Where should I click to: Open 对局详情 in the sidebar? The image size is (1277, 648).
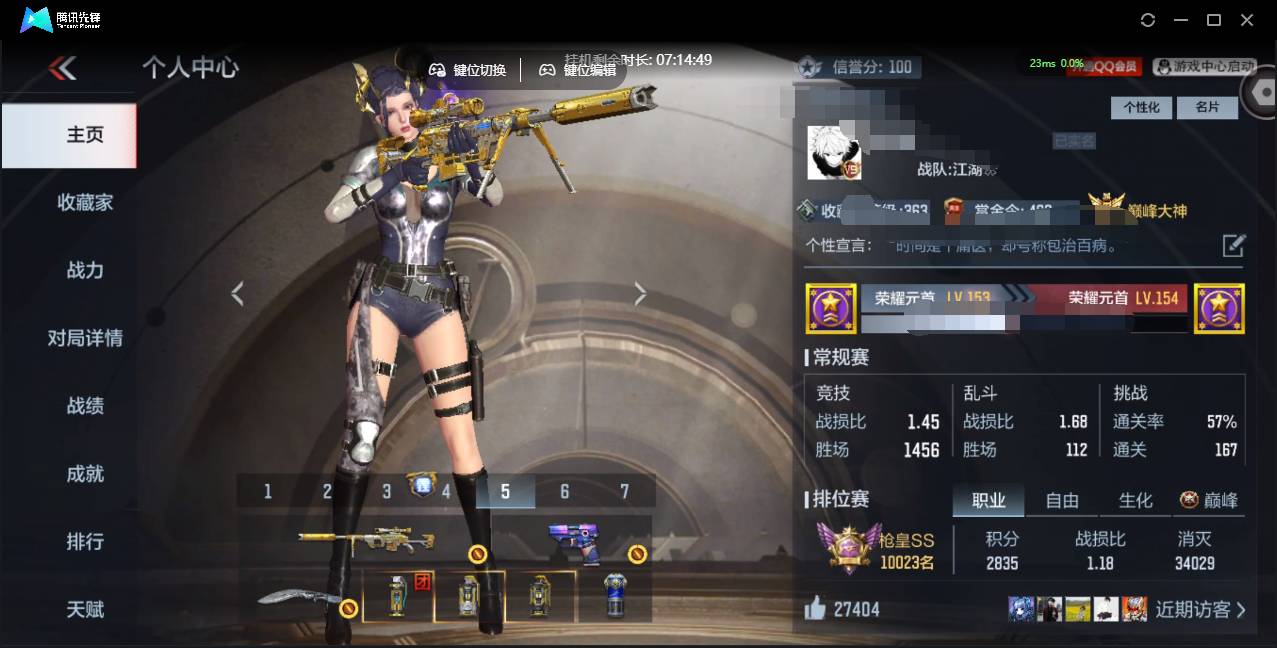pyautogui.click(x=85, y=338)
